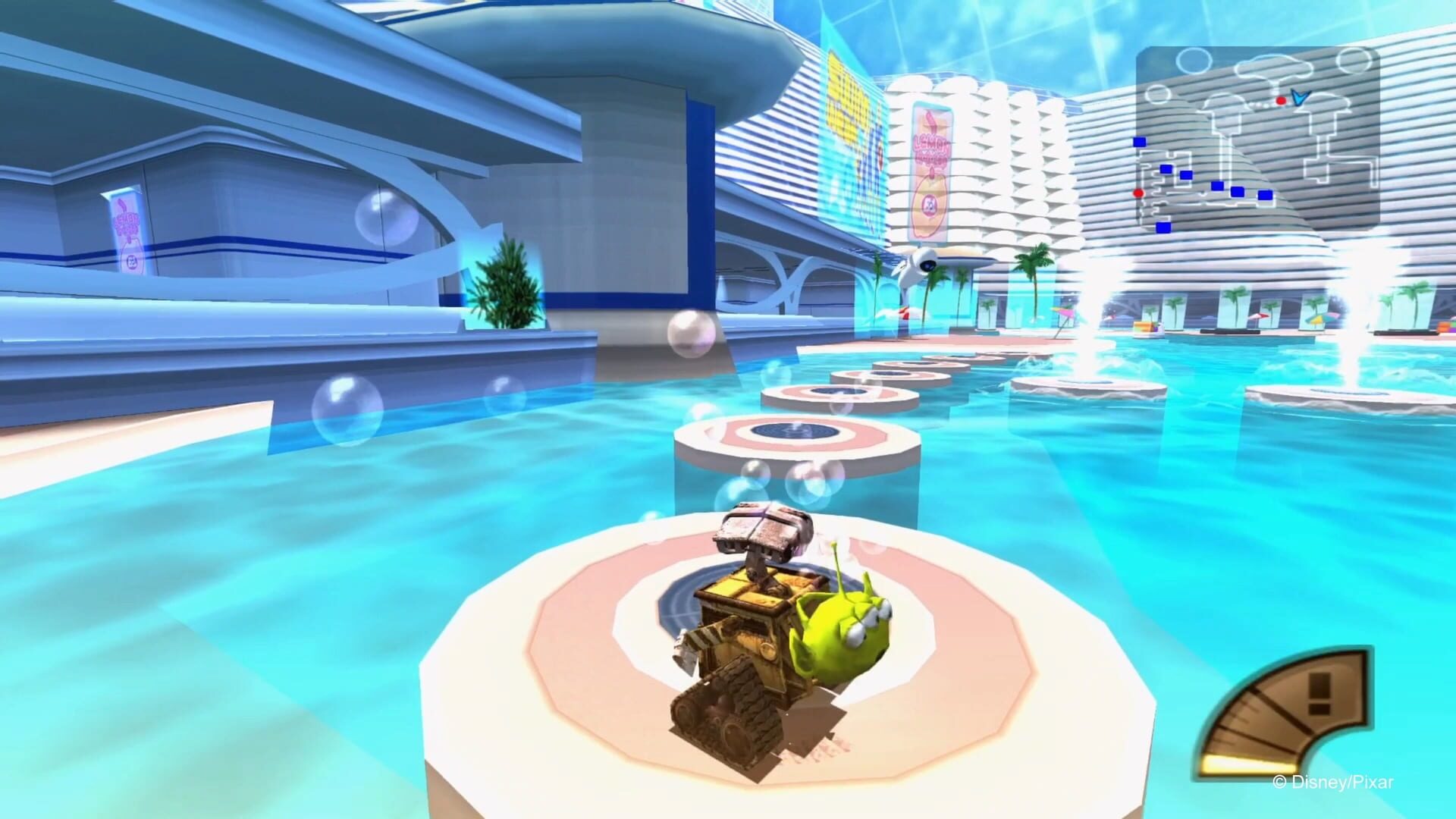Click the lowest blue square on the minimap
This screenshot has height=819, width=1456.
[1163, 227]
